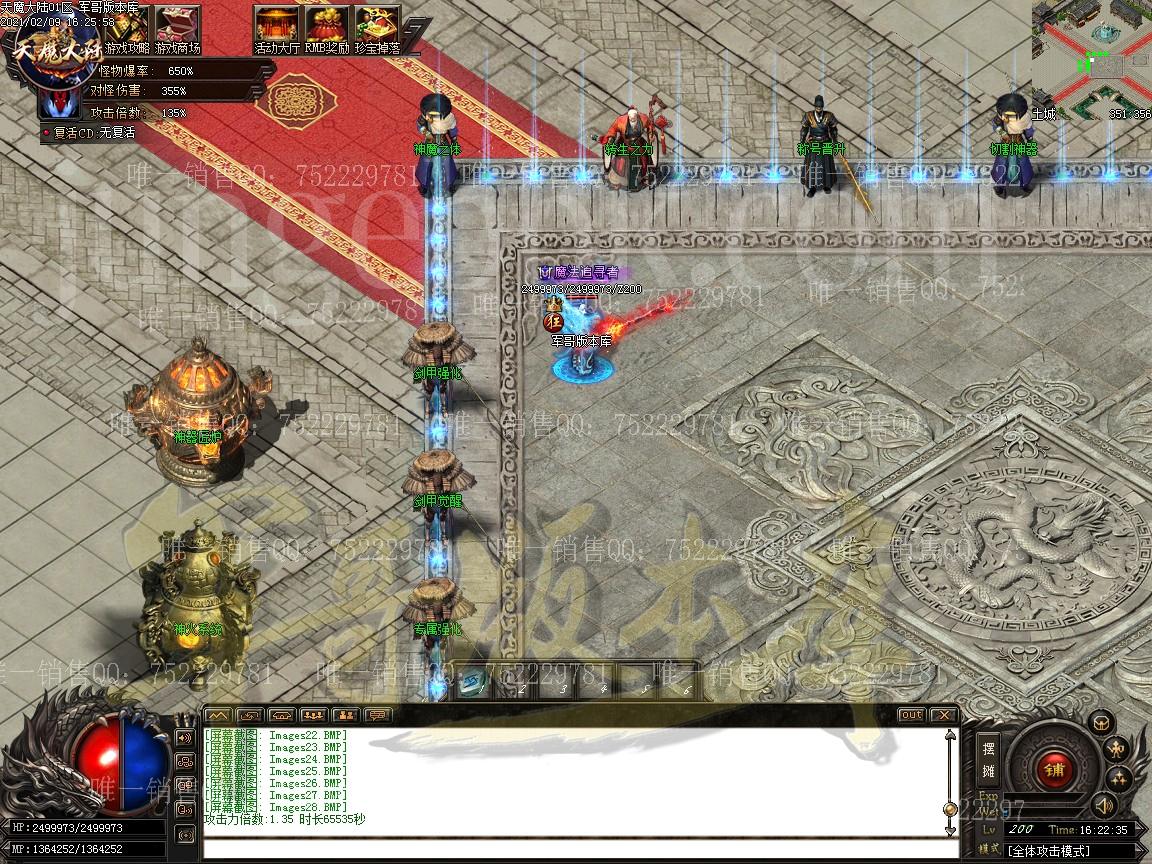This screenshot has height=864, width=1152.
Task: Select the speech bubble chat tab
Action: (377, 715)
